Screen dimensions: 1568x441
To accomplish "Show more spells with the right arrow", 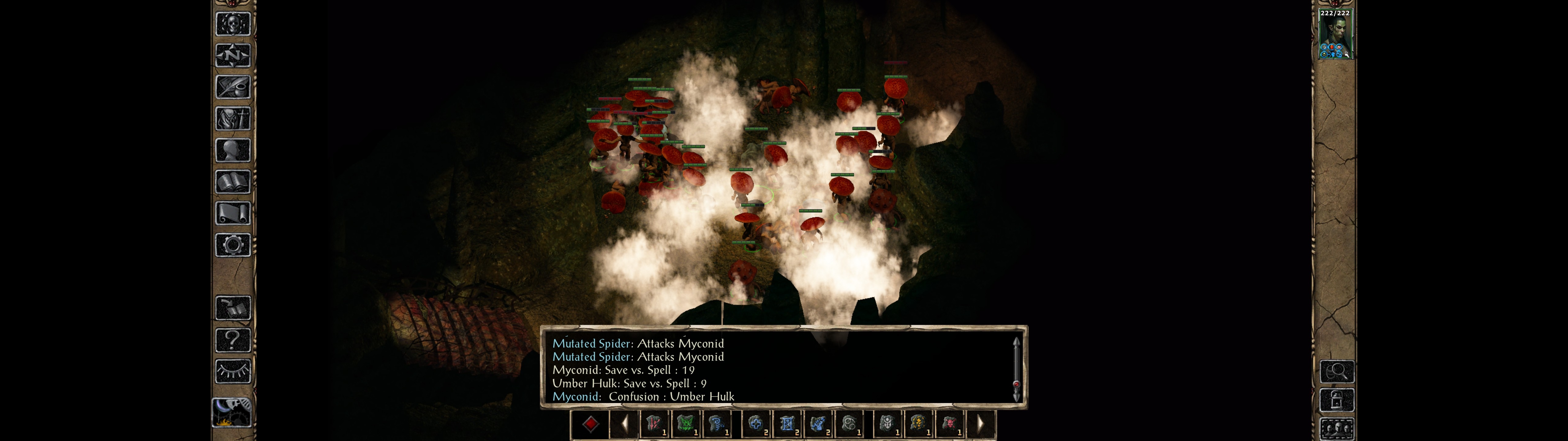I will coord(980,423).
